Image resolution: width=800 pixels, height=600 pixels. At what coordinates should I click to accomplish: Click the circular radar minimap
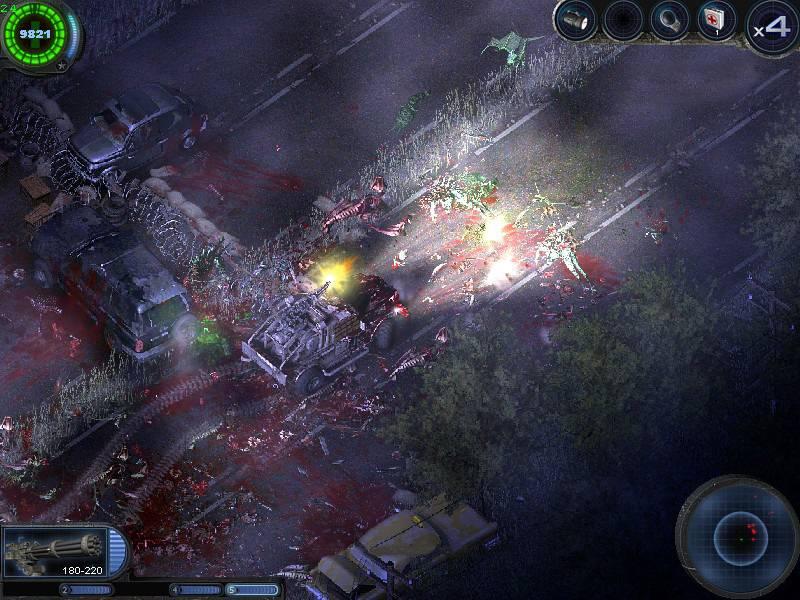[x=740, y=536]
